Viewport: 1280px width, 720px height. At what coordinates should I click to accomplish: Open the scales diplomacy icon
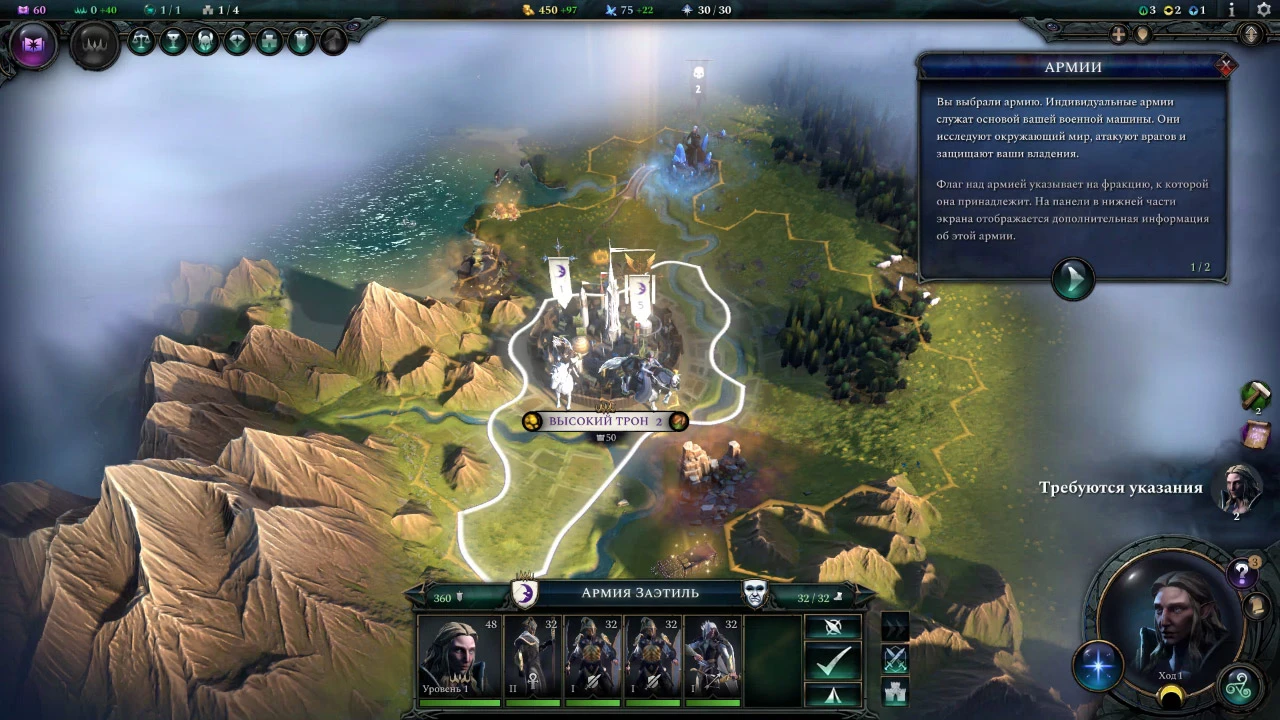click(x=142, y=41)
